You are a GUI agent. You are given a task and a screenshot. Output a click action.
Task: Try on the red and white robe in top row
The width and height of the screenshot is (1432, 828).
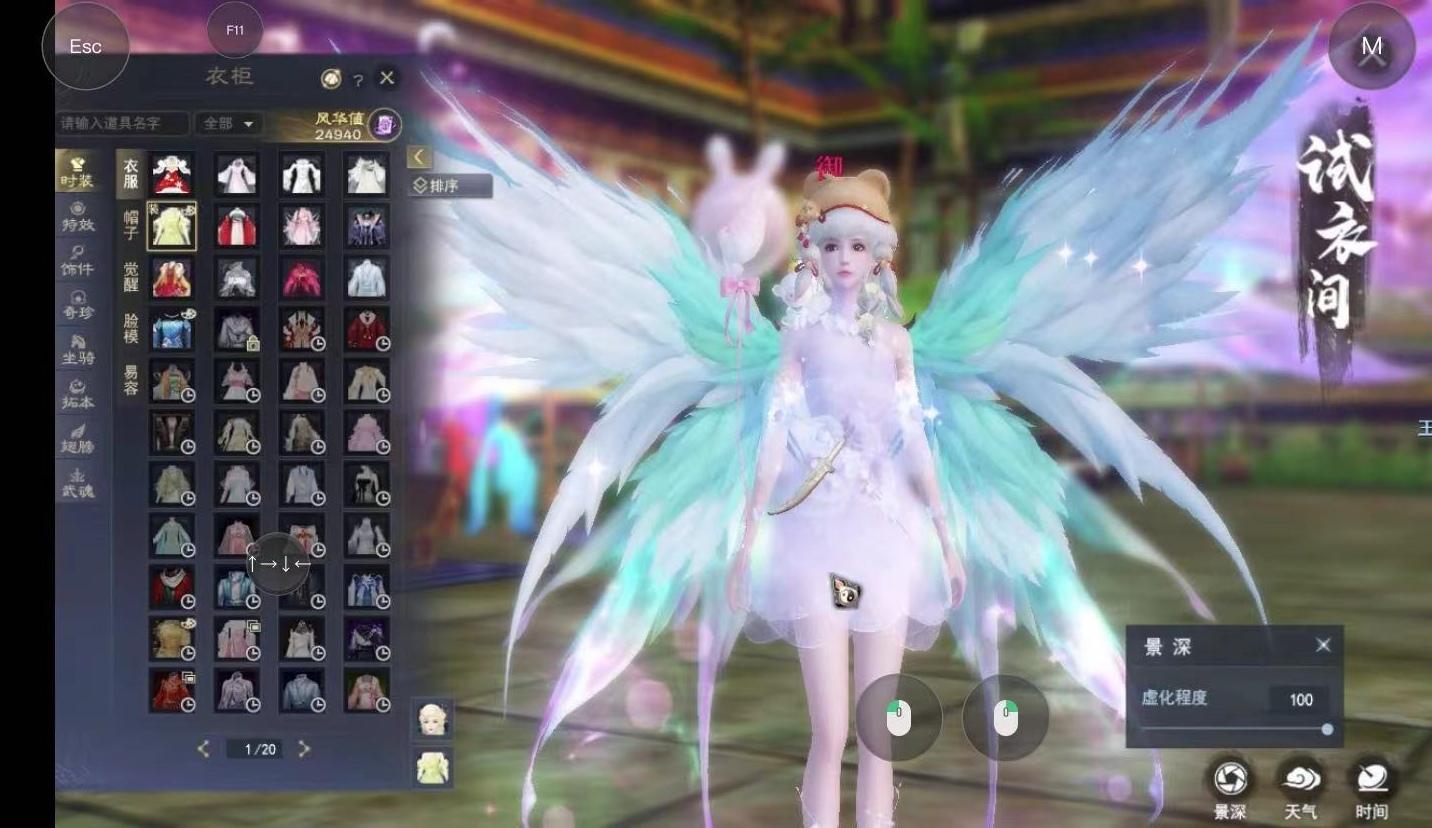click(172, 174)
